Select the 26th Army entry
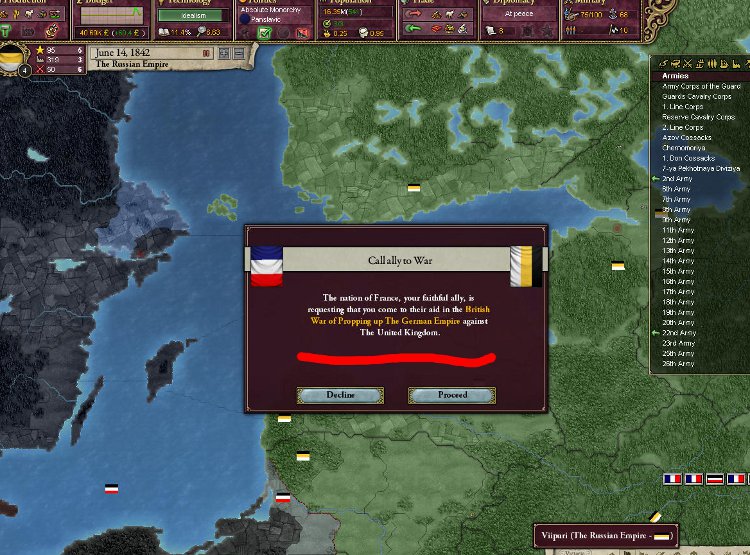The width and height of the screenshot is (750, 555). point(677,364)
